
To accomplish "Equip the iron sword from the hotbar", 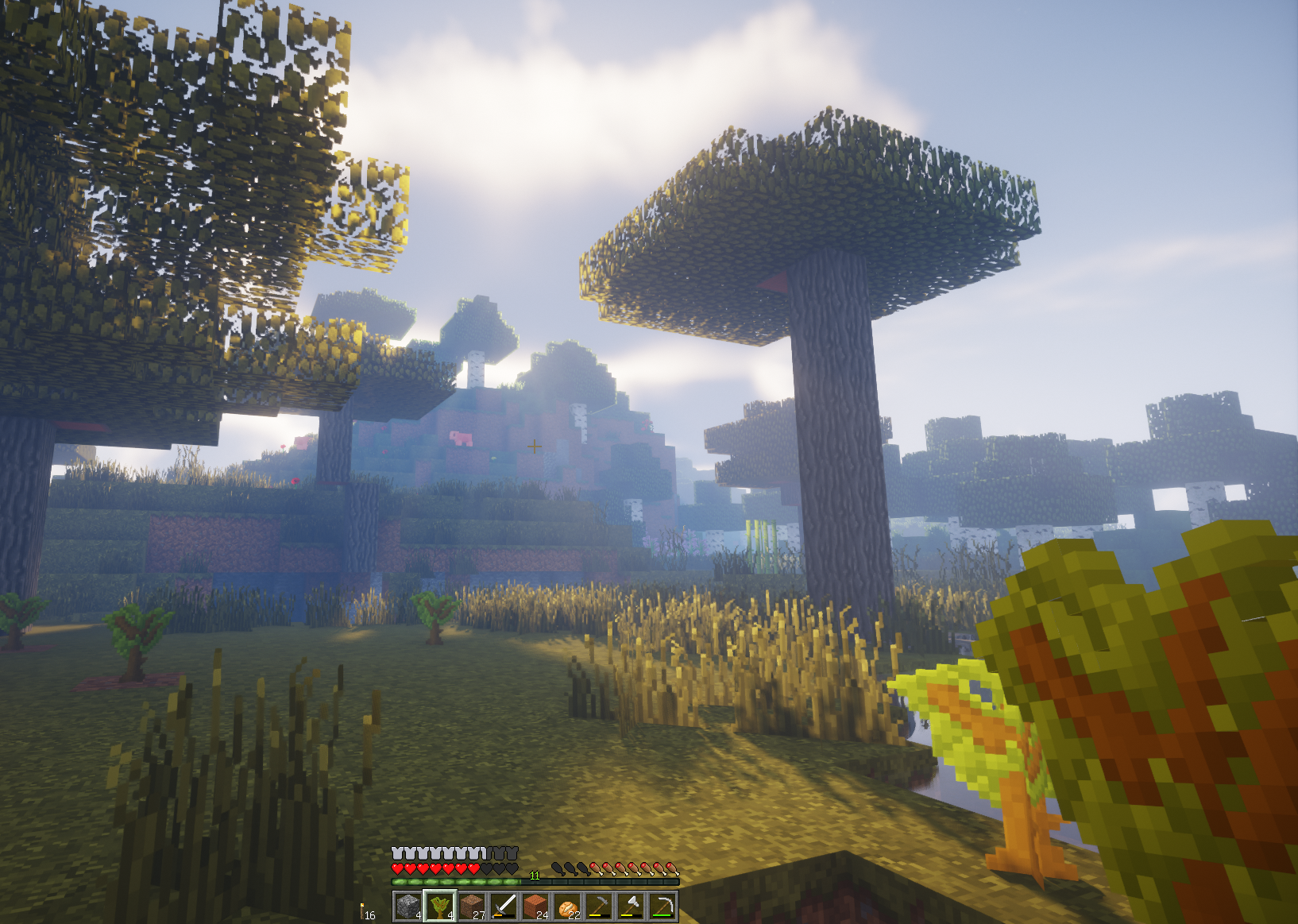I will 504,906.
